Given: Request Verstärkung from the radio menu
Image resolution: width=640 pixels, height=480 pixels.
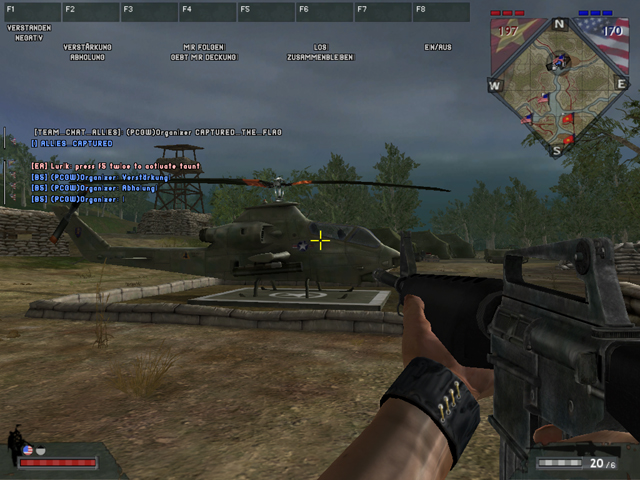Looking at the screenshot, I should [87, 47].
